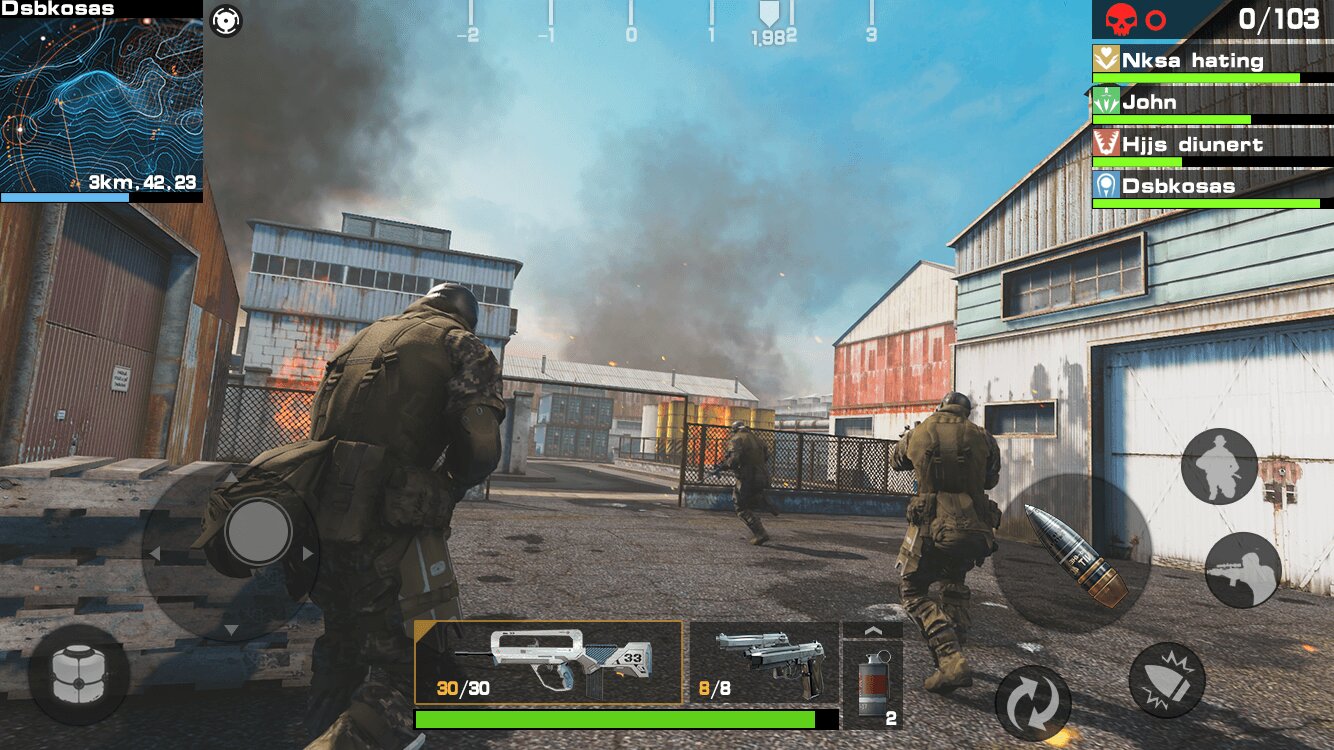Screen dimensions: 1334x750
Task: Tap the red skull kill icon
Action: pos(1121,19)
